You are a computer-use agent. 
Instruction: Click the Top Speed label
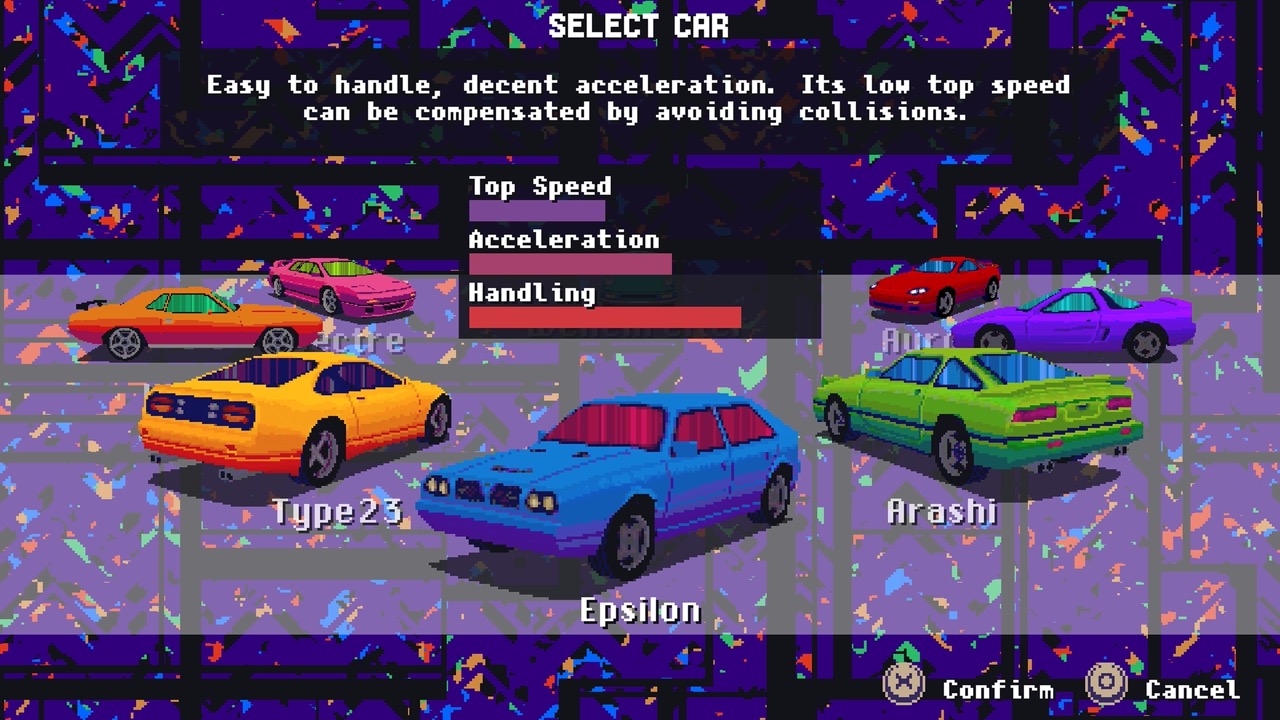coord(539,186)
